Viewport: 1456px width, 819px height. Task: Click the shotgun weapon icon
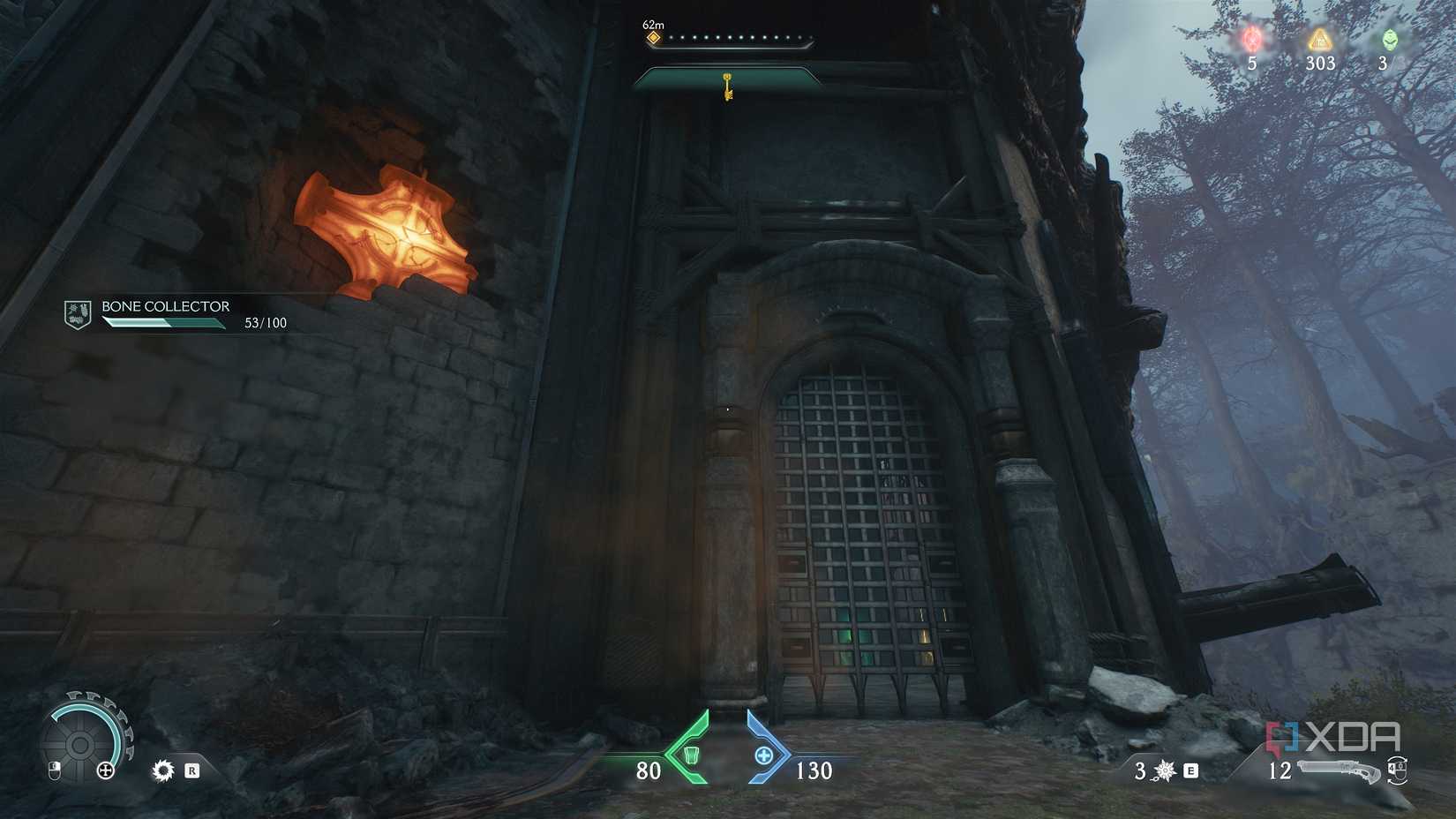[x=1339, y=770]
